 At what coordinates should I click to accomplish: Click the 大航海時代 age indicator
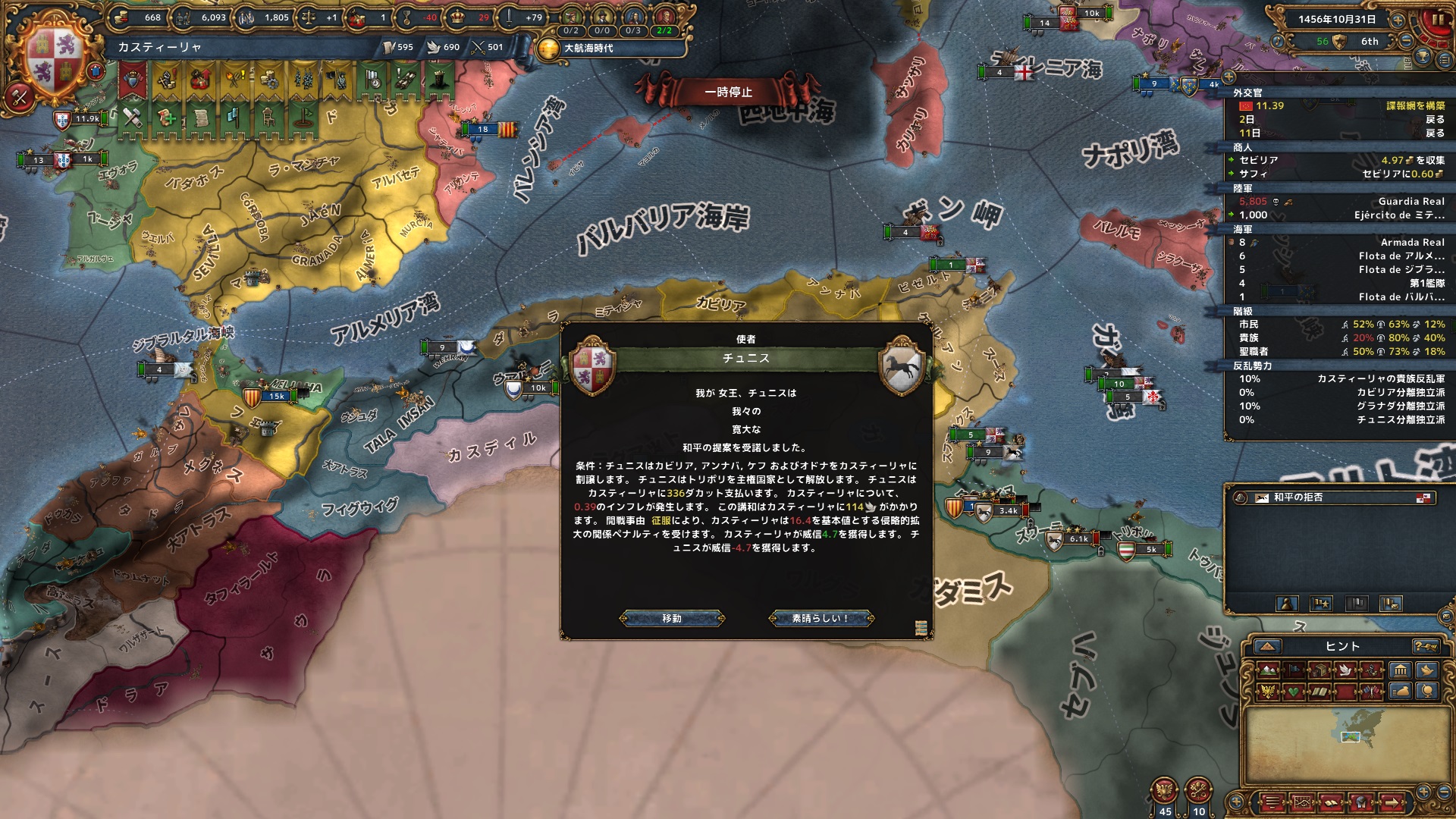pos(588,49)
